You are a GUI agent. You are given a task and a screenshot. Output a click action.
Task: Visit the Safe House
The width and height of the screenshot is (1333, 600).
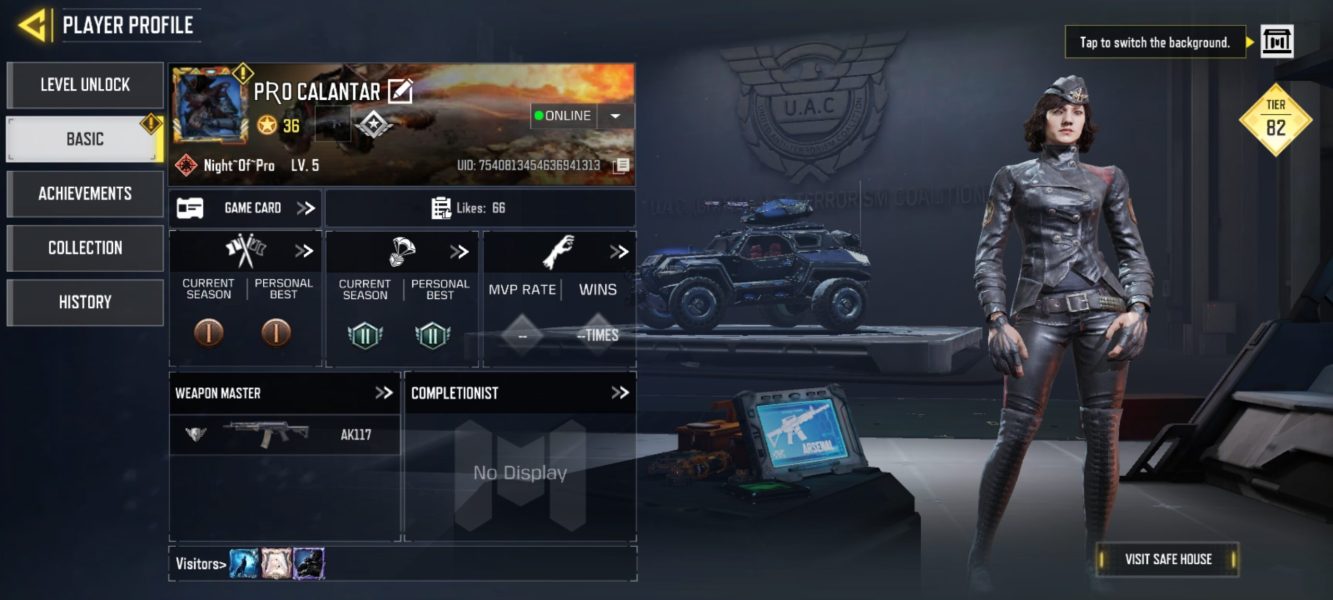point(1167,559)
